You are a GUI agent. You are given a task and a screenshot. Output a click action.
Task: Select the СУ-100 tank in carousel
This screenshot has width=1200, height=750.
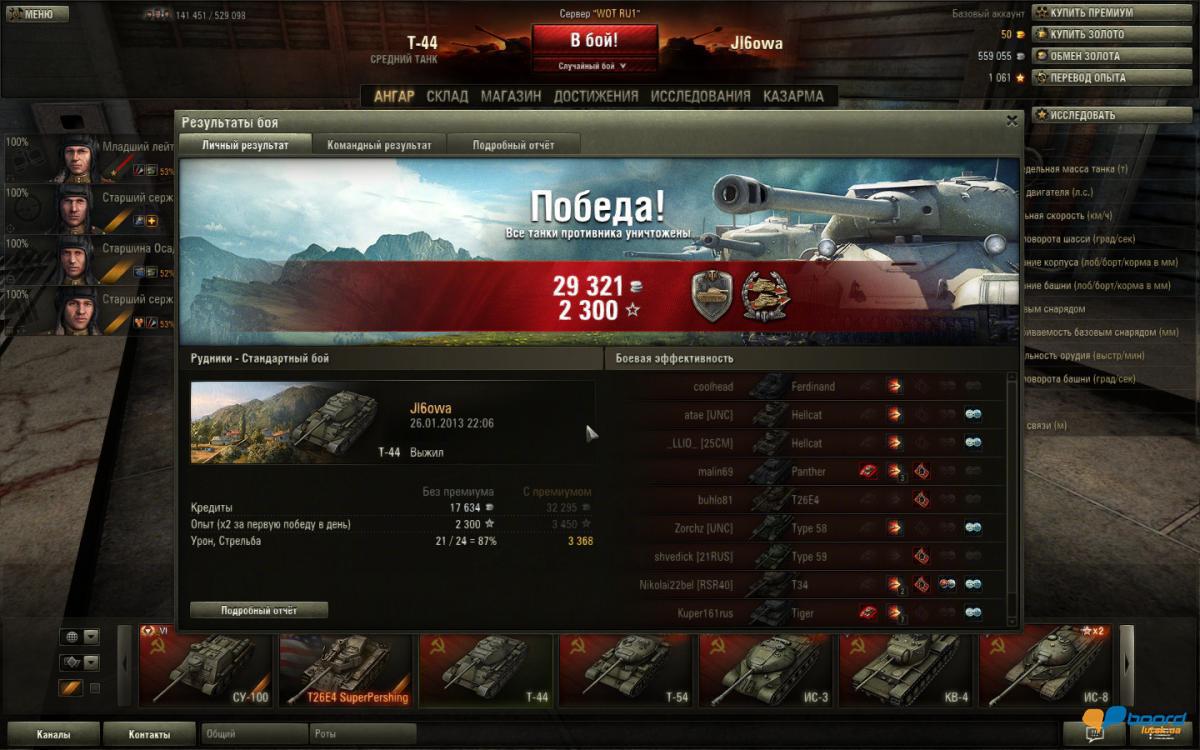[207, 666]
